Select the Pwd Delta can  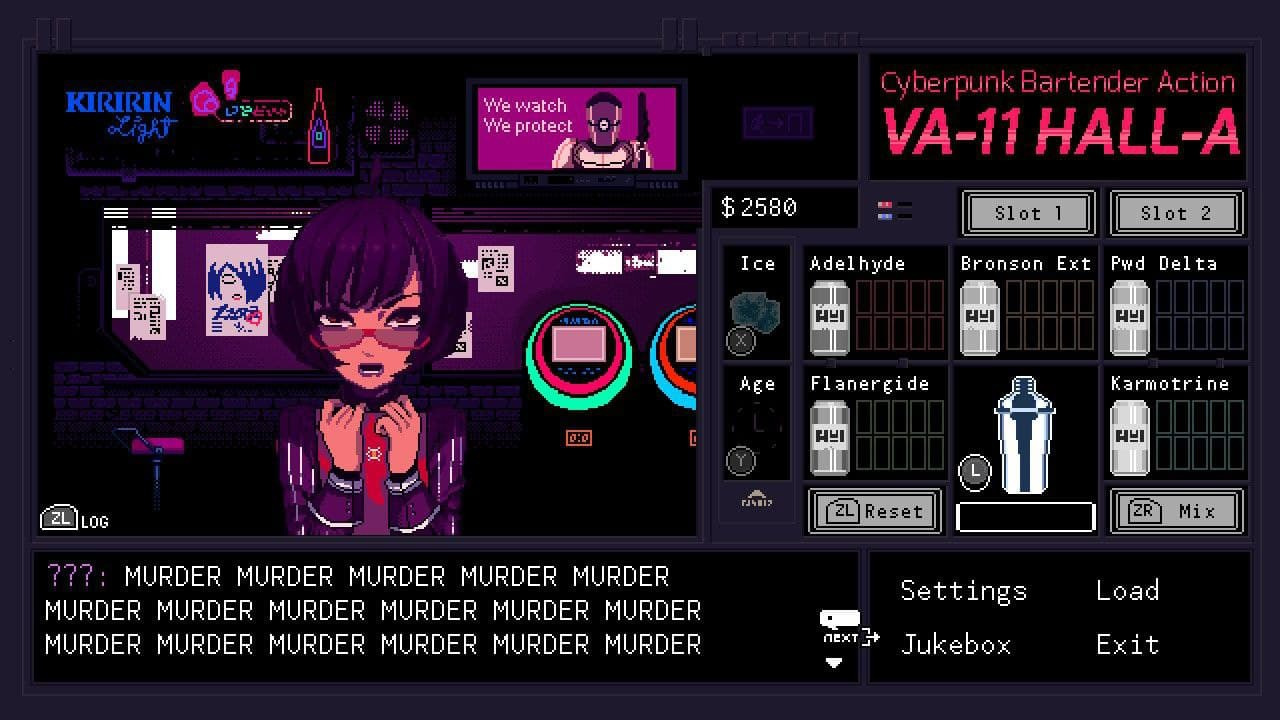click(1130, 317)
